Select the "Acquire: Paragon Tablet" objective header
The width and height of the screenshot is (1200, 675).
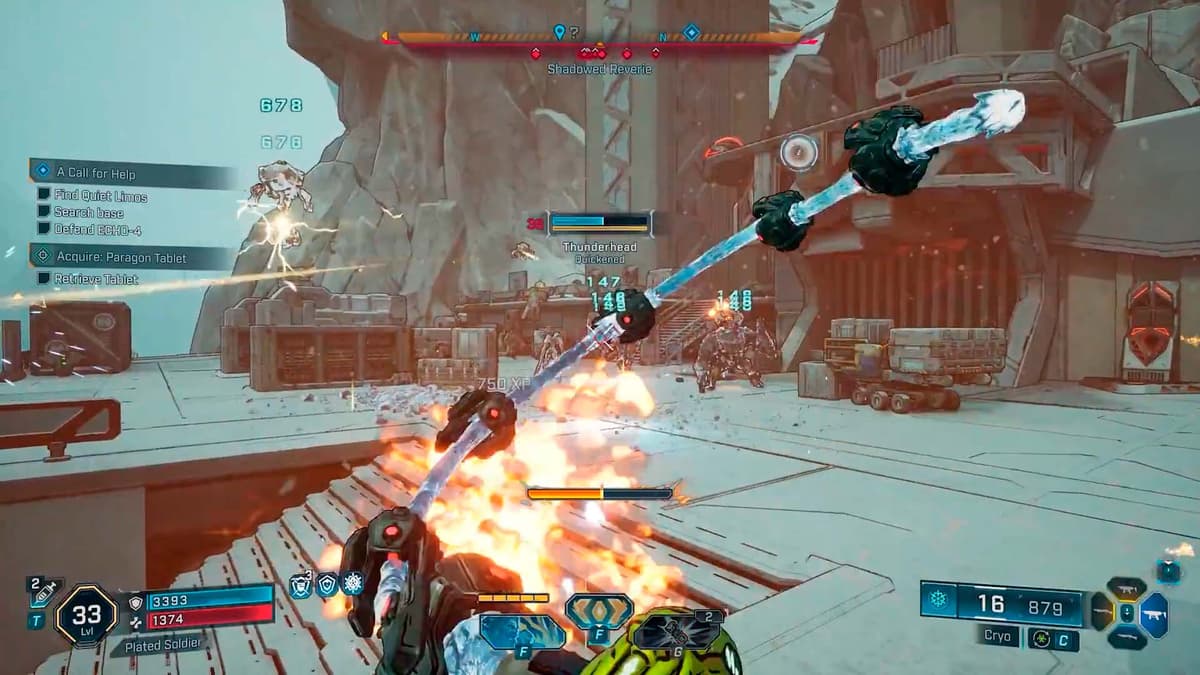[130, 257]
